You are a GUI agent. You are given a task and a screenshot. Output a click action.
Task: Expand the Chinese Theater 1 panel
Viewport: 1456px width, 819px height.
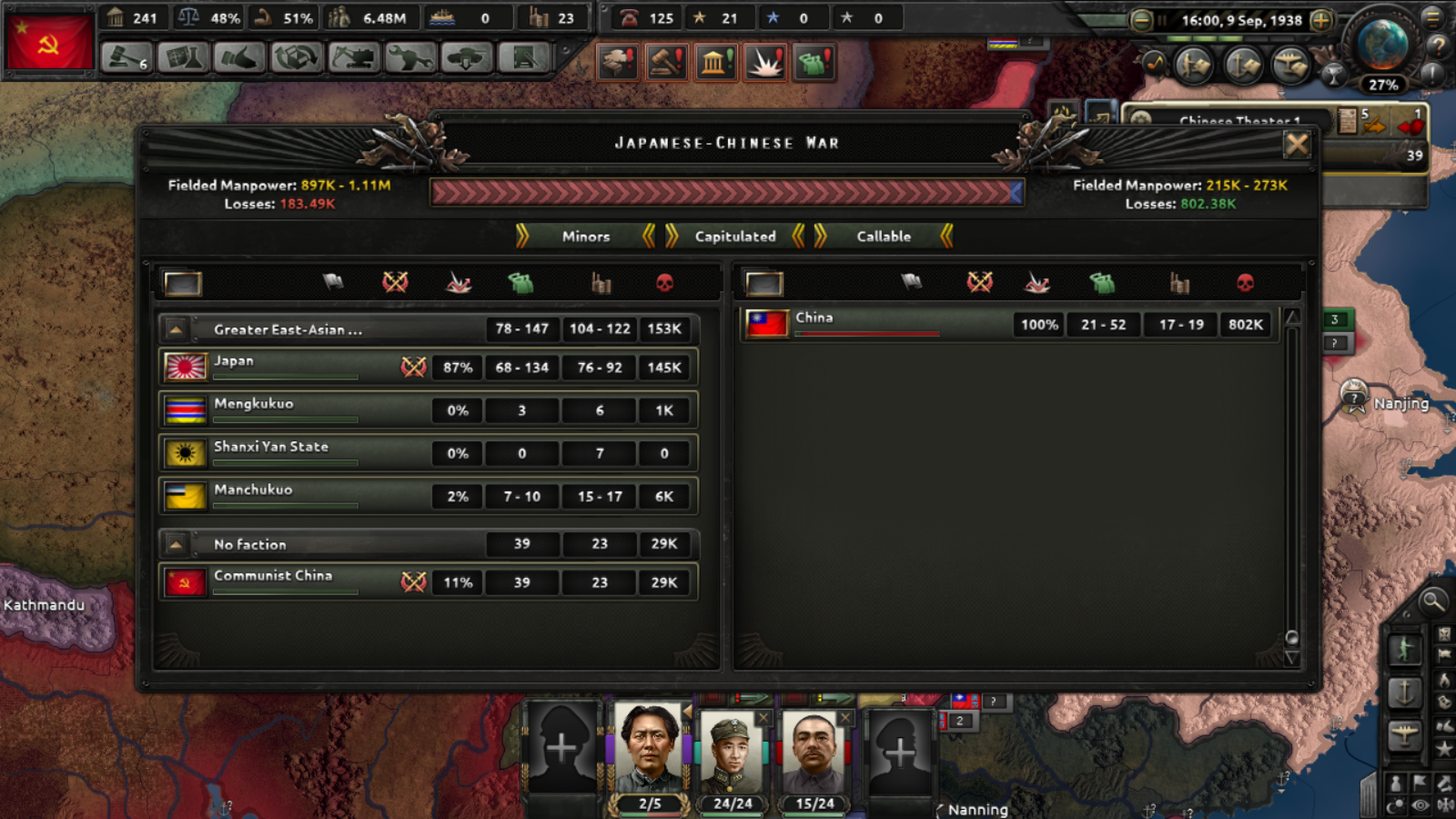[1239, 122]
